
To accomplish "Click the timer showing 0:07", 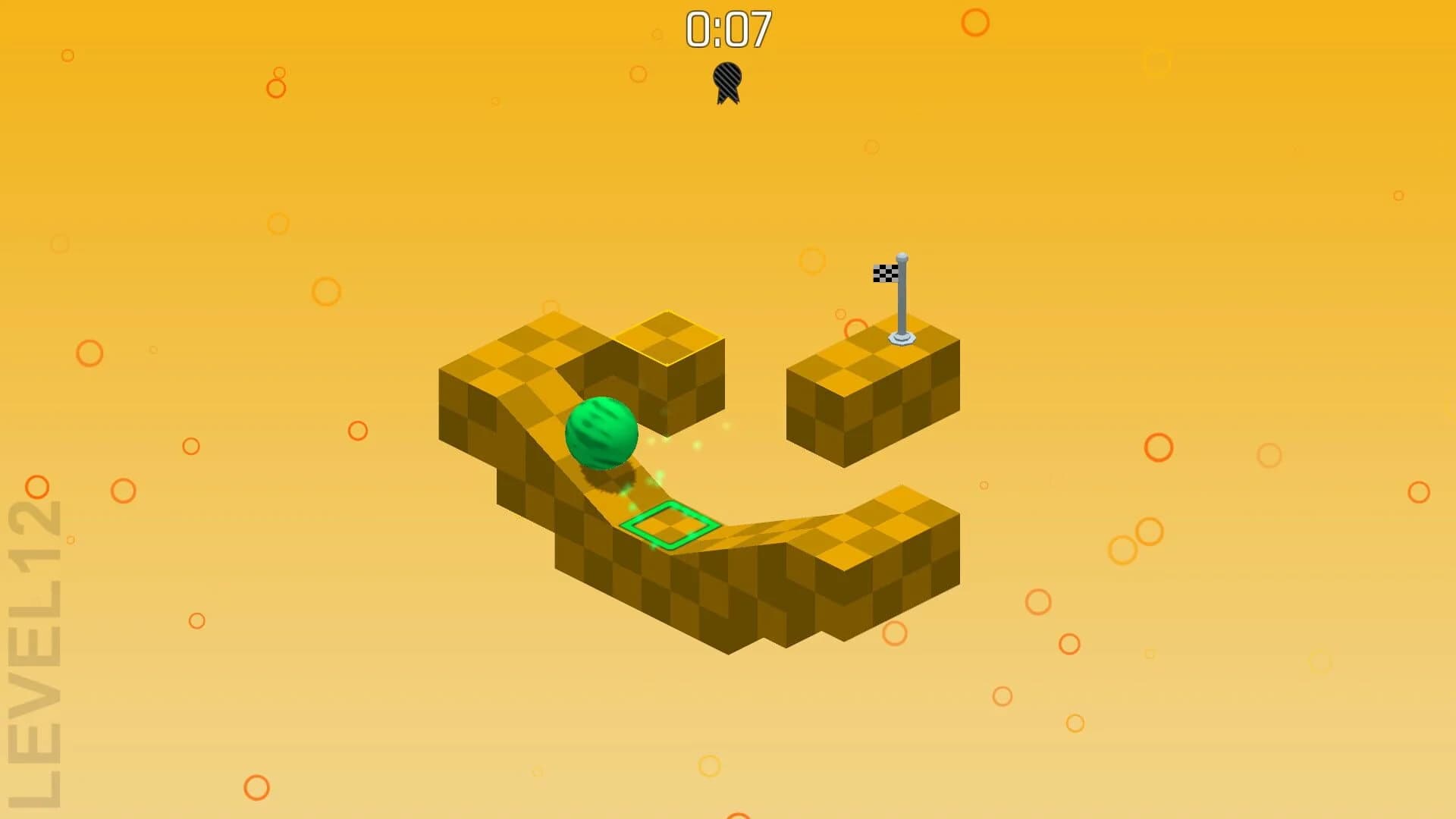I will [729, 27].
